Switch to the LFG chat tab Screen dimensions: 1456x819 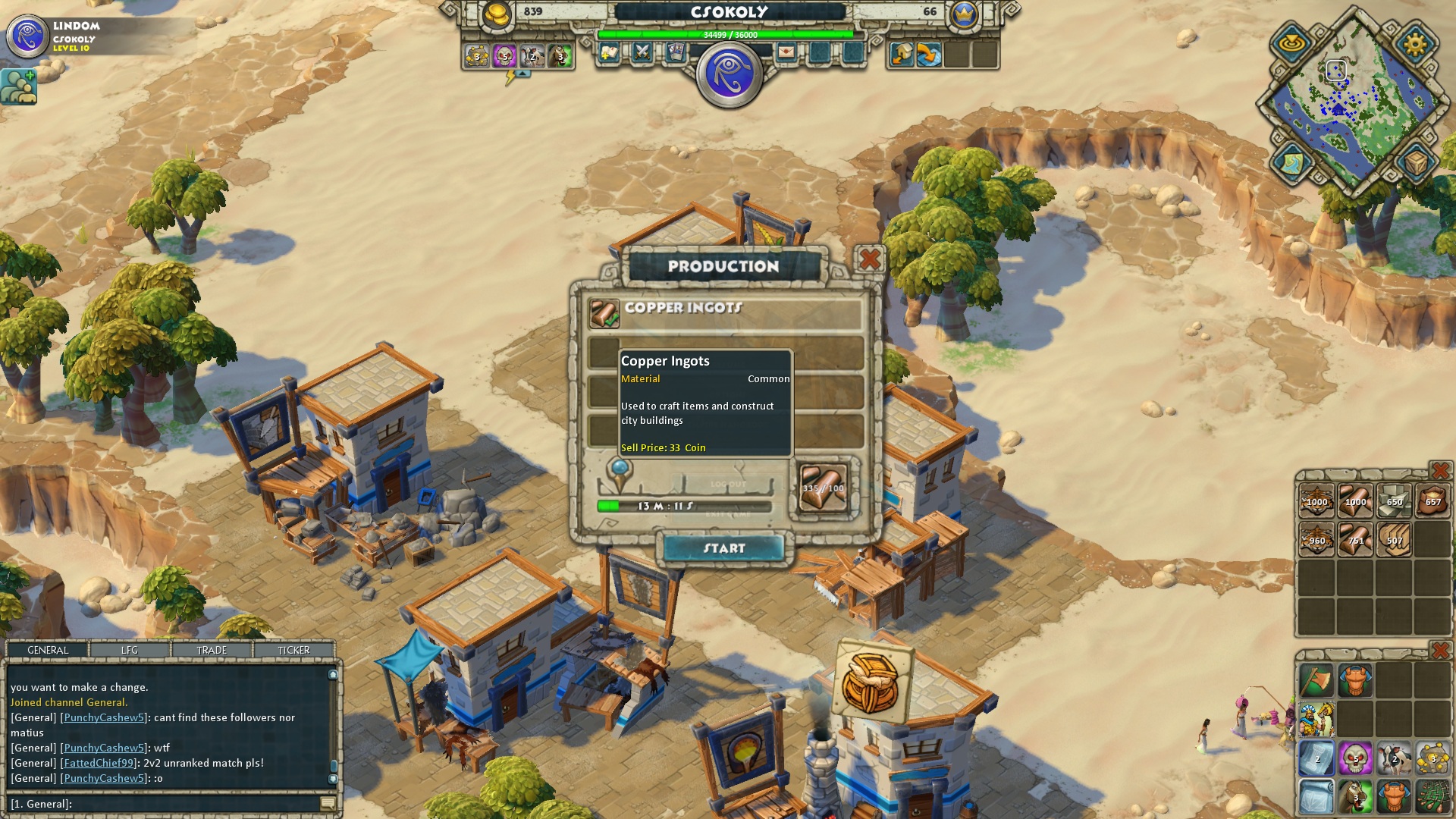click(130, 650)
